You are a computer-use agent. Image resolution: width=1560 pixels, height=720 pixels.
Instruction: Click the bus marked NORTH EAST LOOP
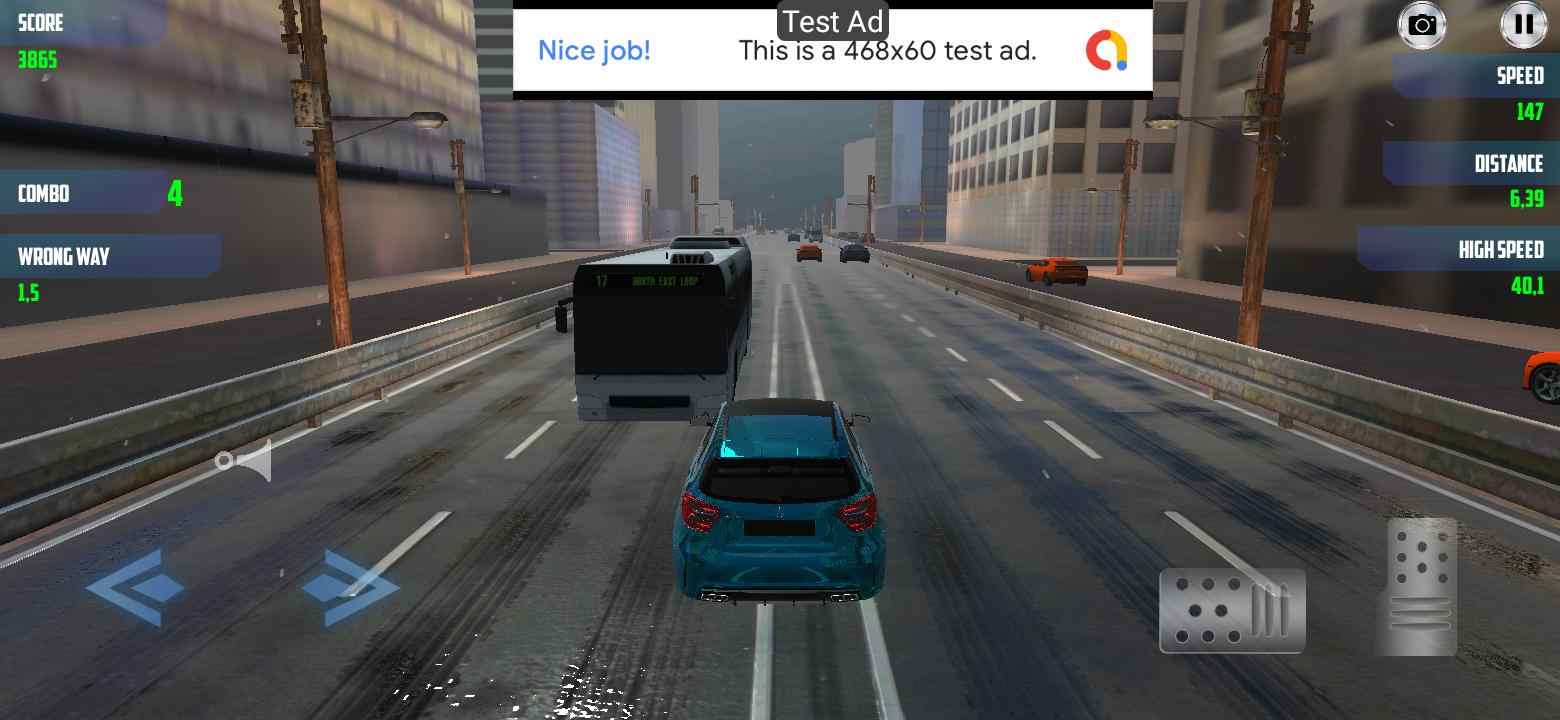point(655,330)
